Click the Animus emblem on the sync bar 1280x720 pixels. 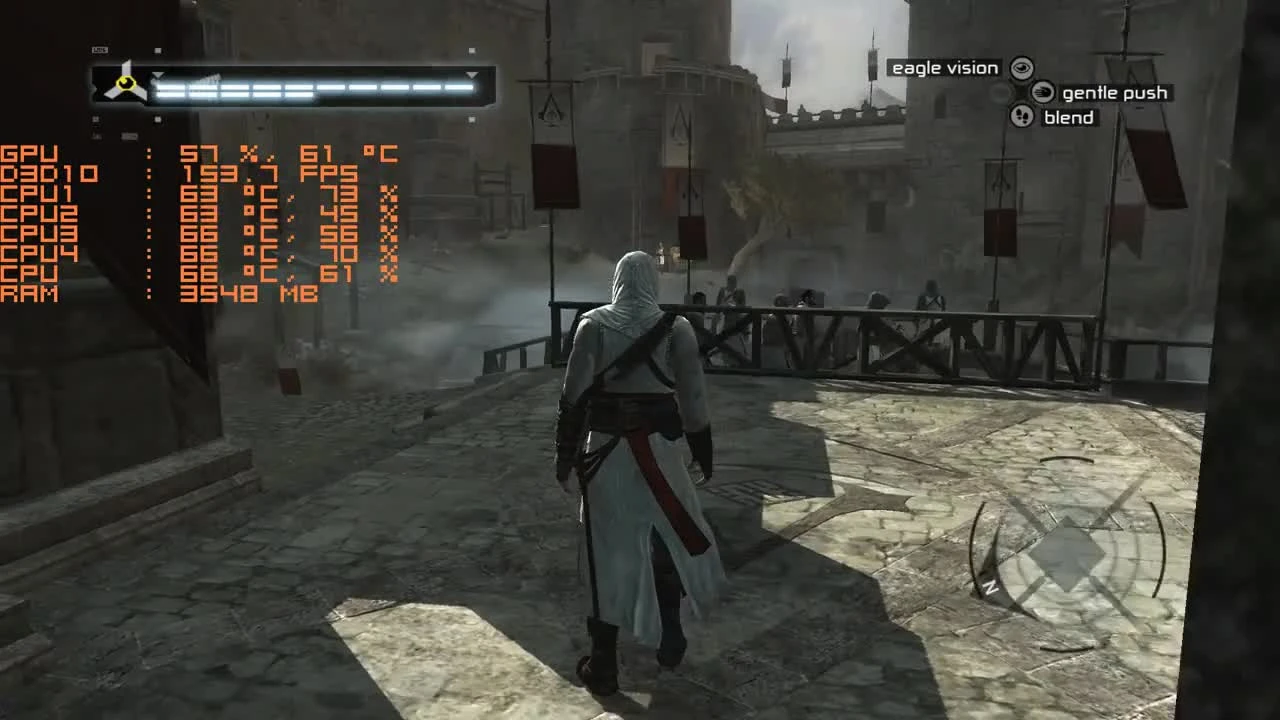(x=125, y=83)
